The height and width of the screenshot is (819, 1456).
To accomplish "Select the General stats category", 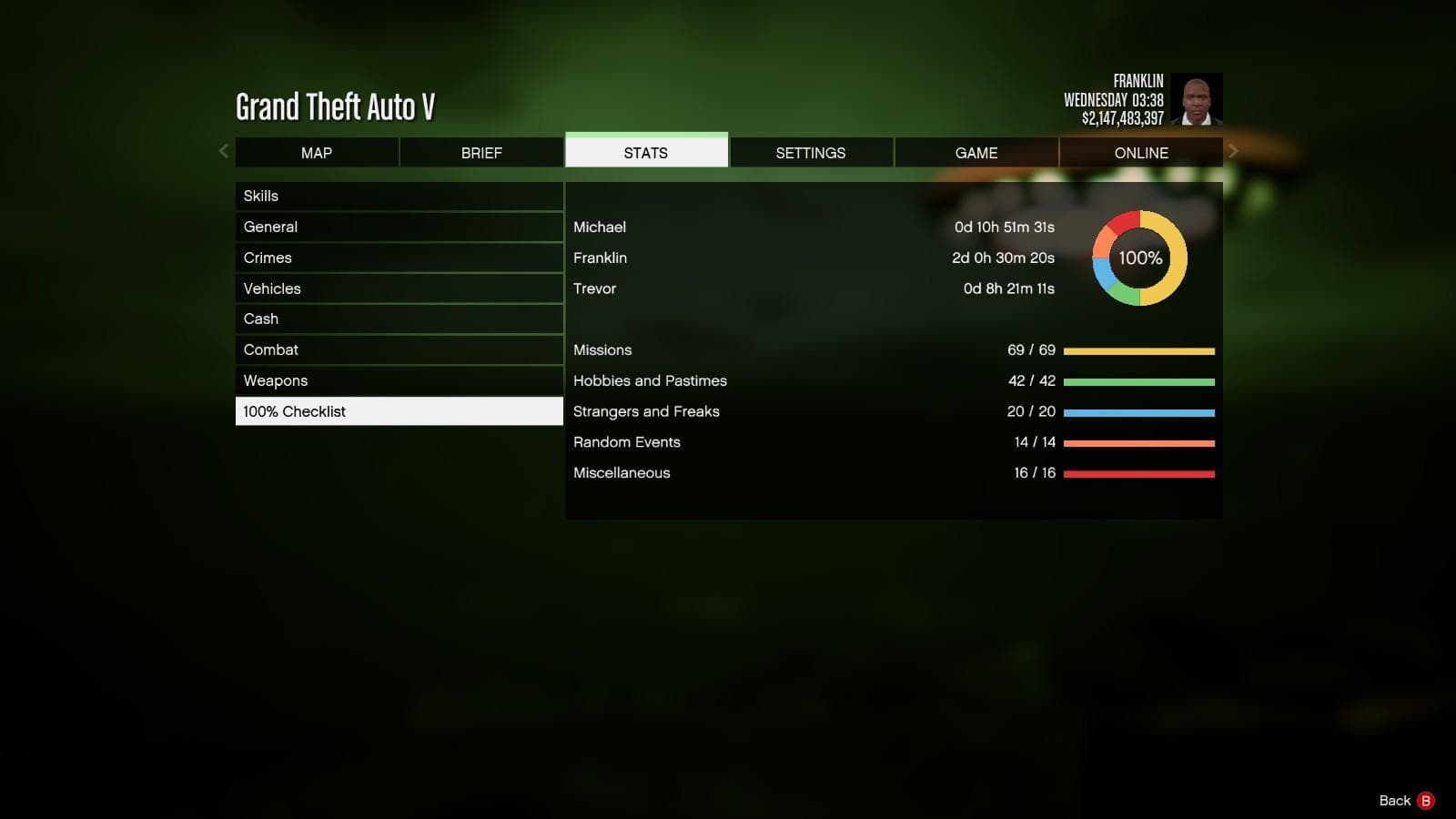I will (x=399, y=227).
